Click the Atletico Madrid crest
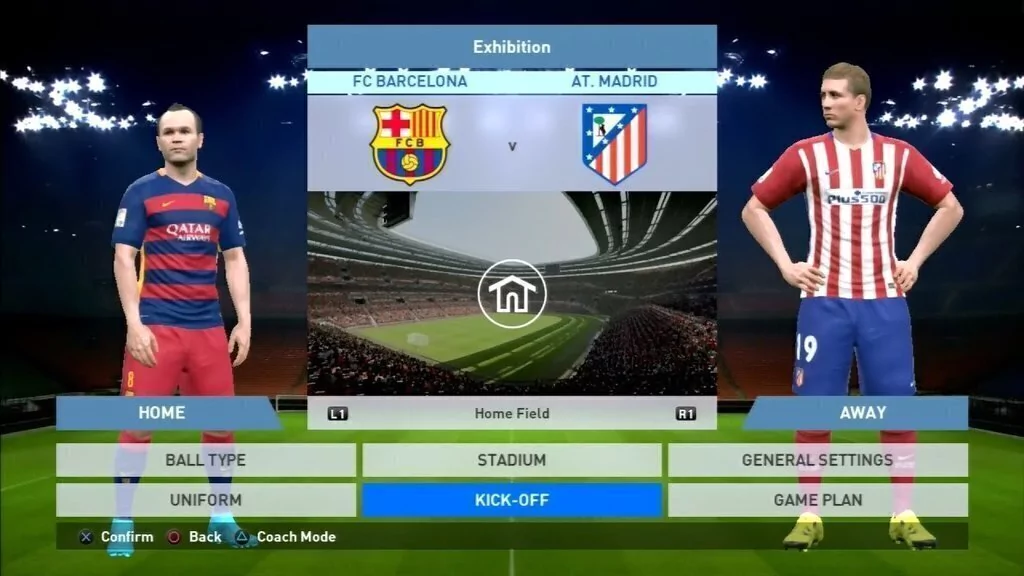The height and width of the screenshot is (576, 1024). (614, 144)
